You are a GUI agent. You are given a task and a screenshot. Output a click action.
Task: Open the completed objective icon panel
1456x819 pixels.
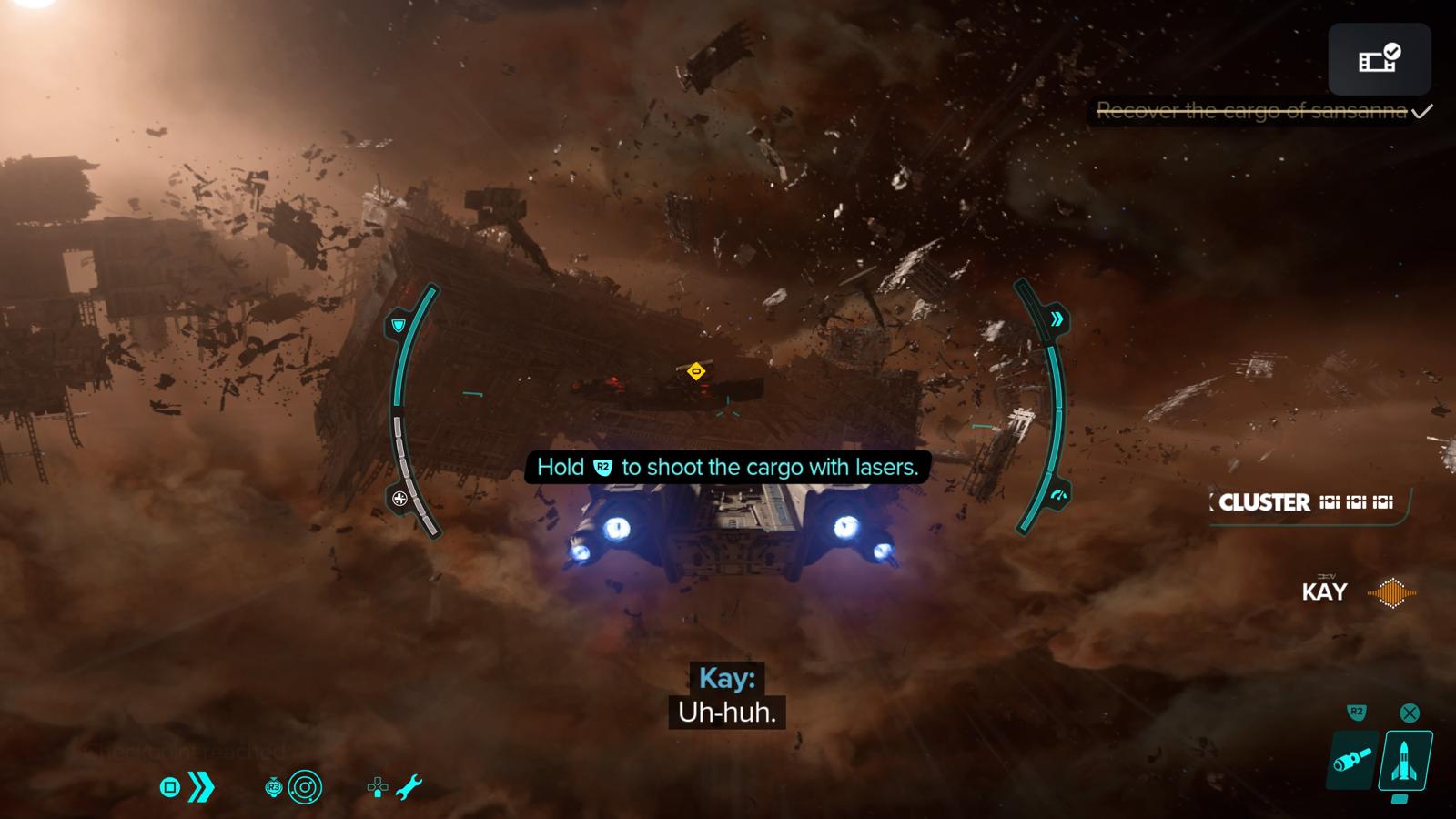click(1379, 59)
